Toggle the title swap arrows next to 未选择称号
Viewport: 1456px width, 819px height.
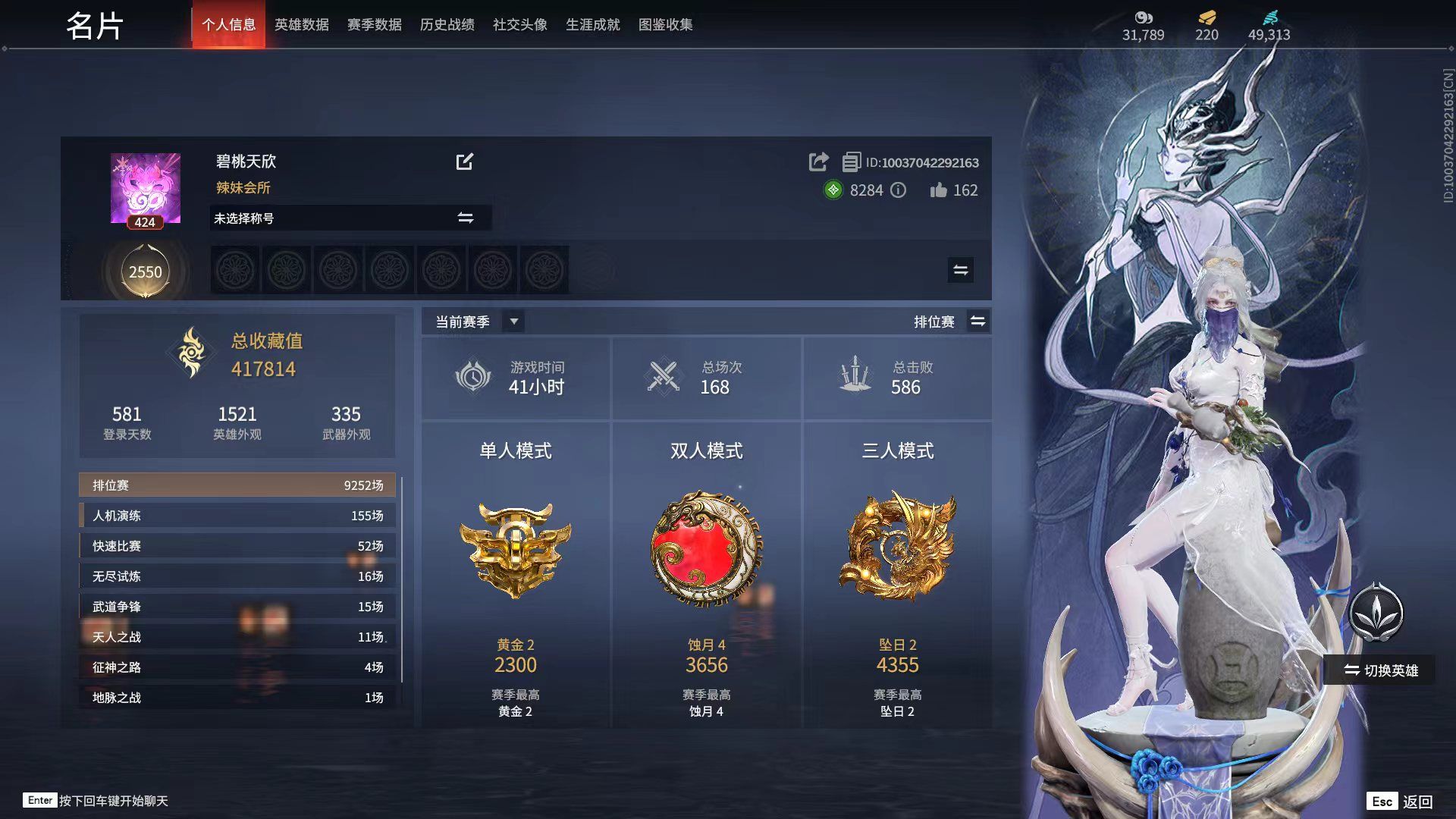click(468, 218)
